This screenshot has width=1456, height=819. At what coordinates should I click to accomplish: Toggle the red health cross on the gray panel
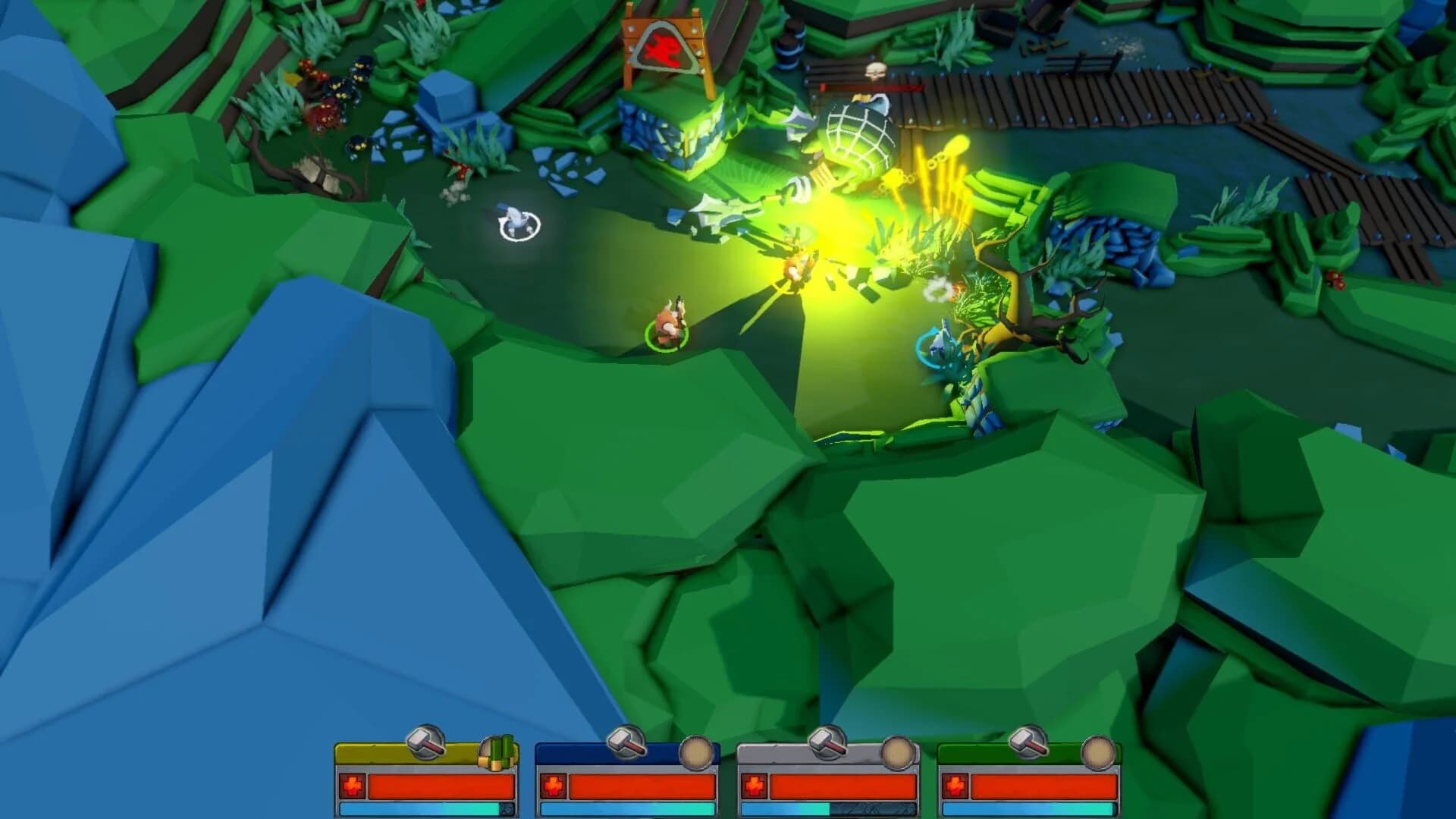754,785
